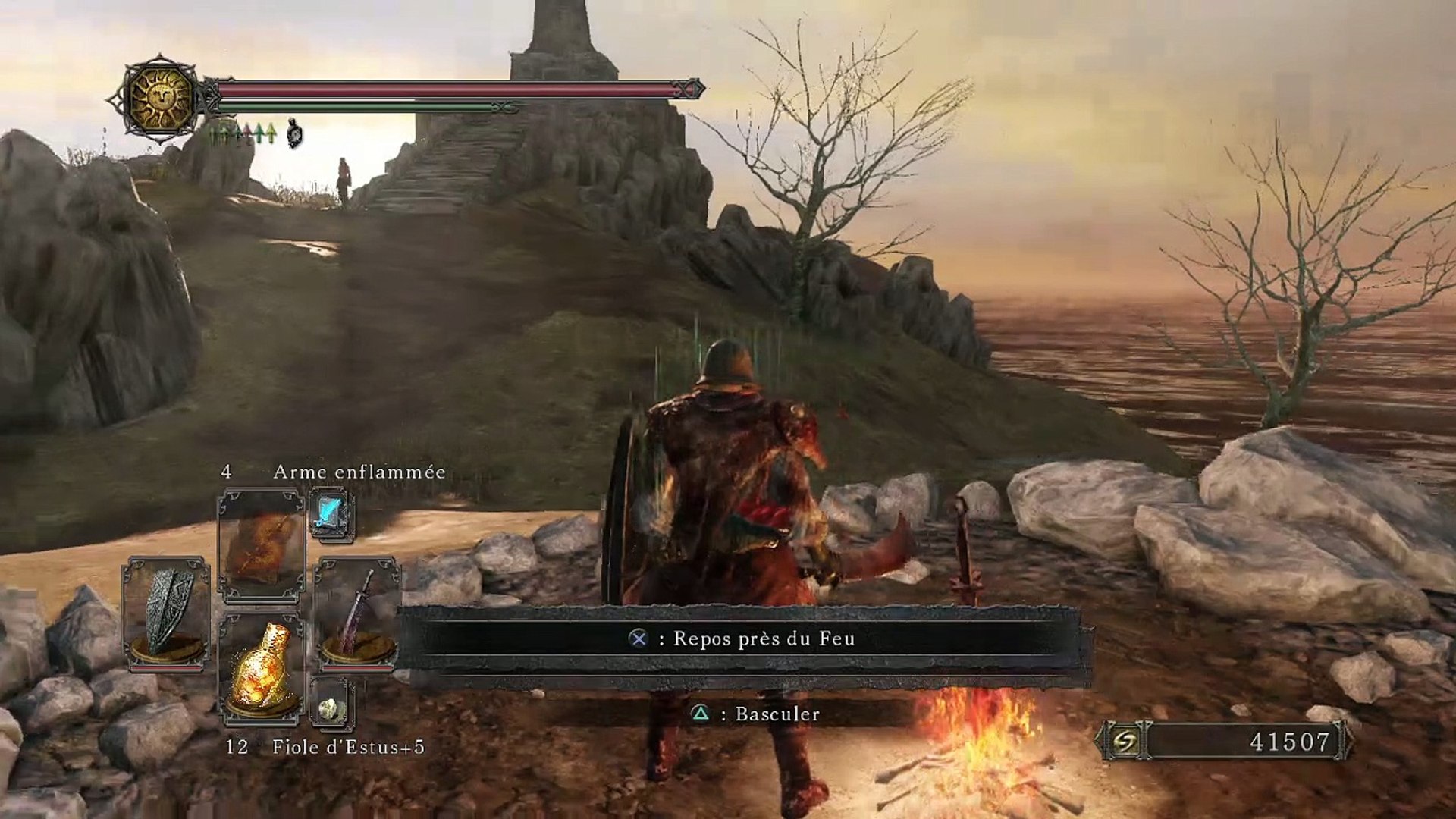Image resolution: width=1456 pixels, height=819 pixels.
Task: Select the small queued item icon below the flask
Action: click(x=331, y=708)
